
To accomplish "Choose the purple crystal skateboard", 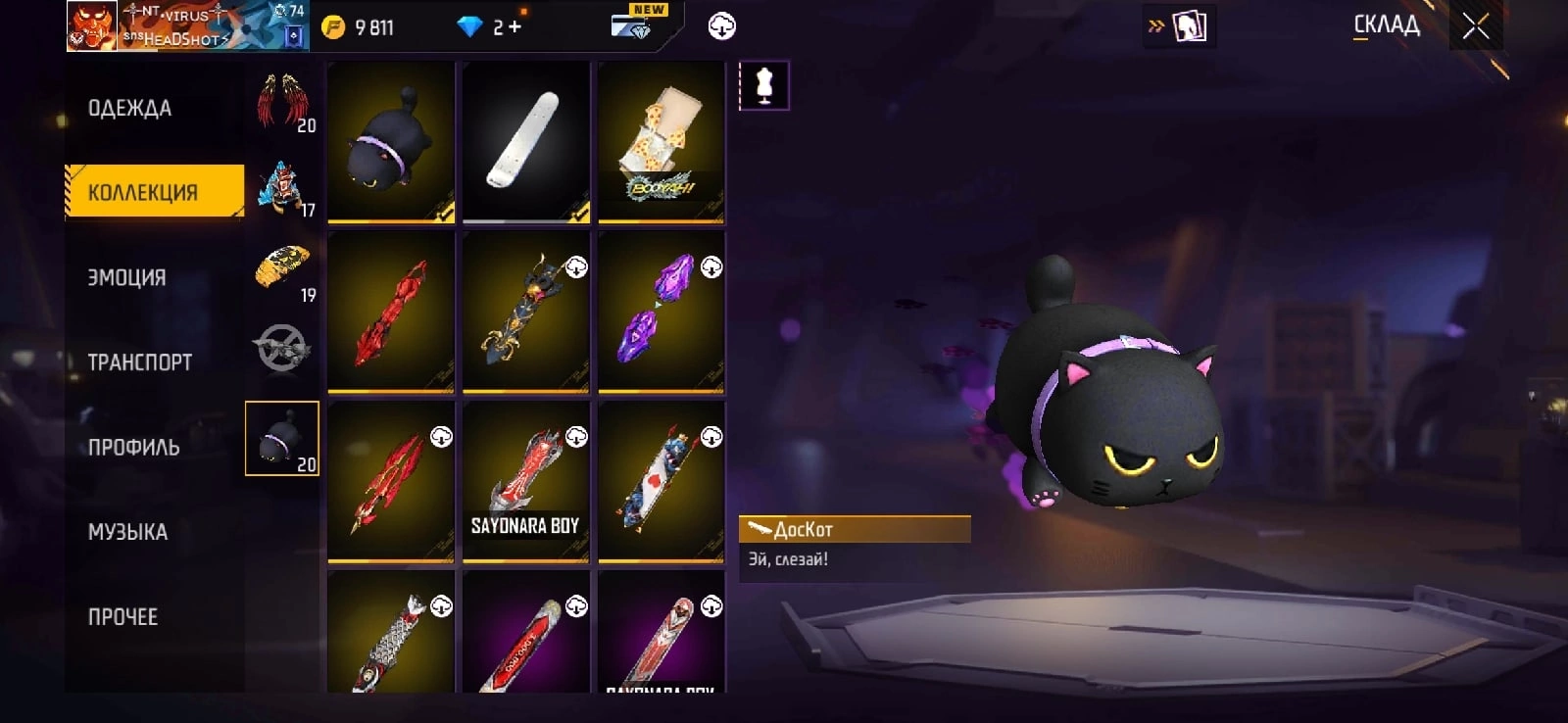I will [x=661, y=312].
